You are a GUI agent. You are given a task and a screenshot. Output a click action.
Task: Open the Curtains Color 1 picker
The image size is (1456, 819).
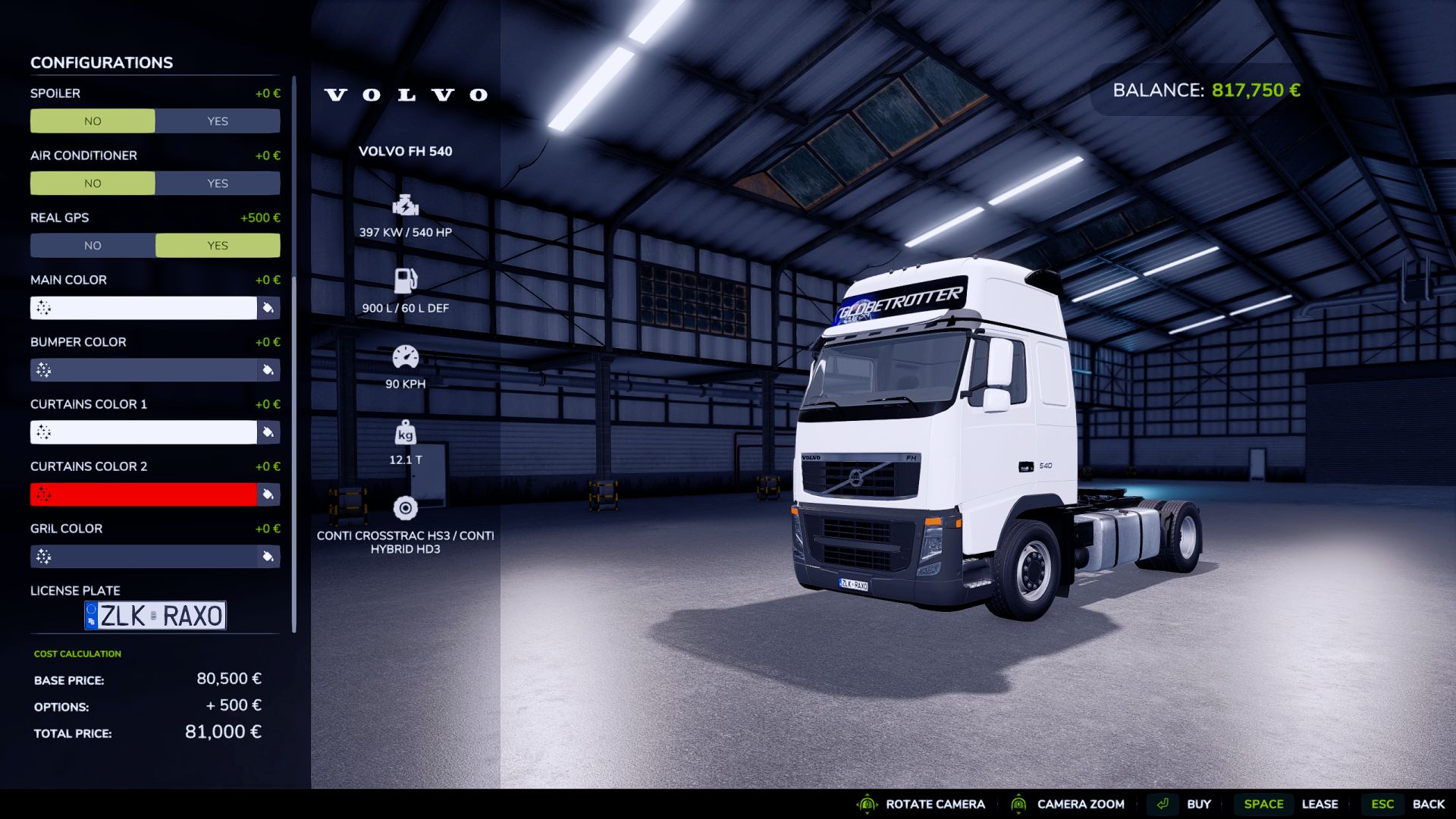(x=268, y=432)
